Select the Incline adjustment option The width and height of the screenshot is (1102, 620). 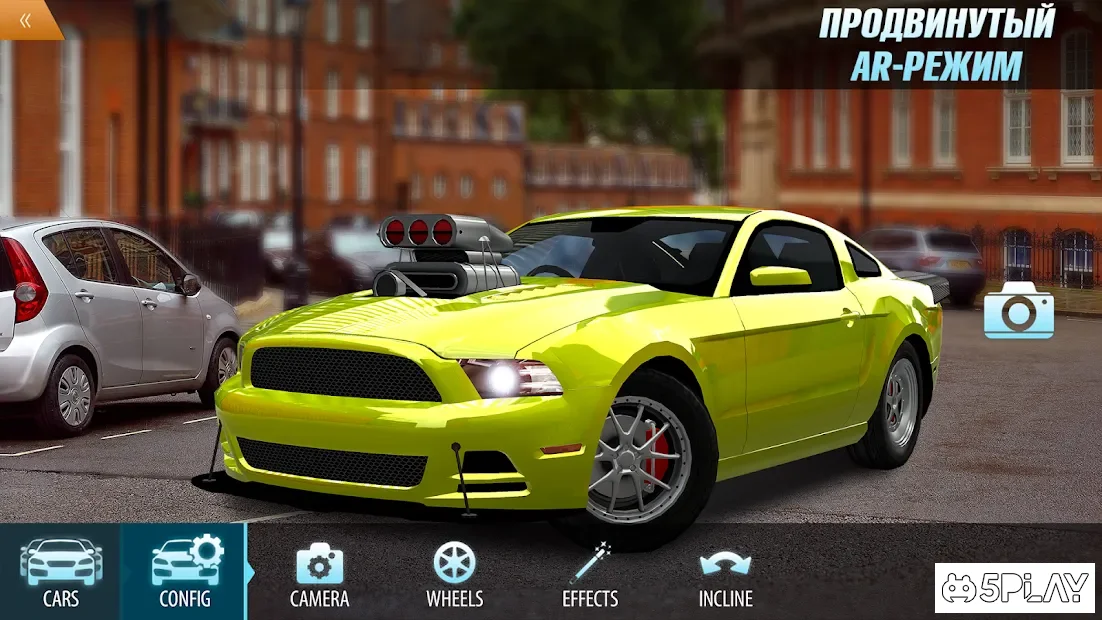click(x=725, y=574)
